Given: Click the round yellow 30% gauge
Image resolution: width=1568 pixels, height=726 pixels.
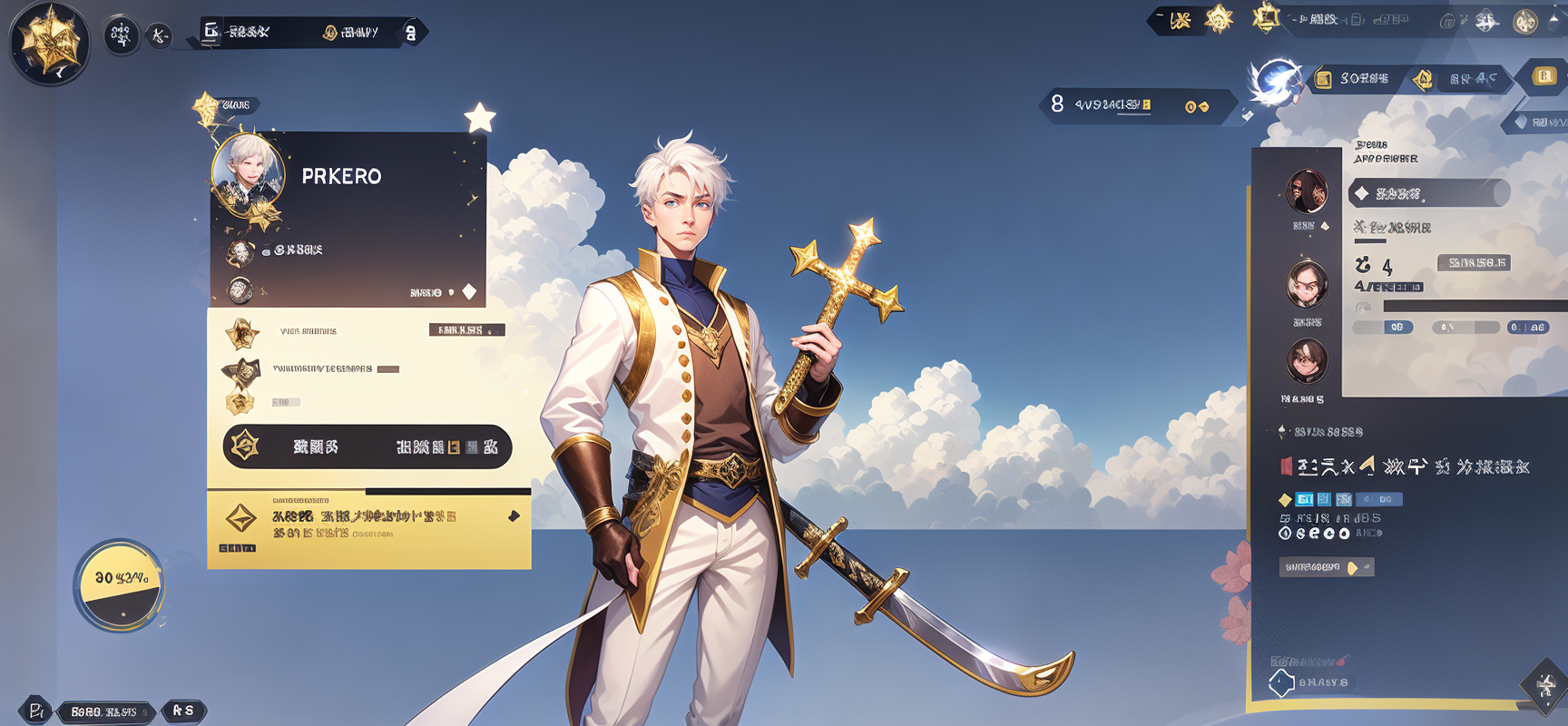Looking at the screenshot, I should [x=120, y=585].
